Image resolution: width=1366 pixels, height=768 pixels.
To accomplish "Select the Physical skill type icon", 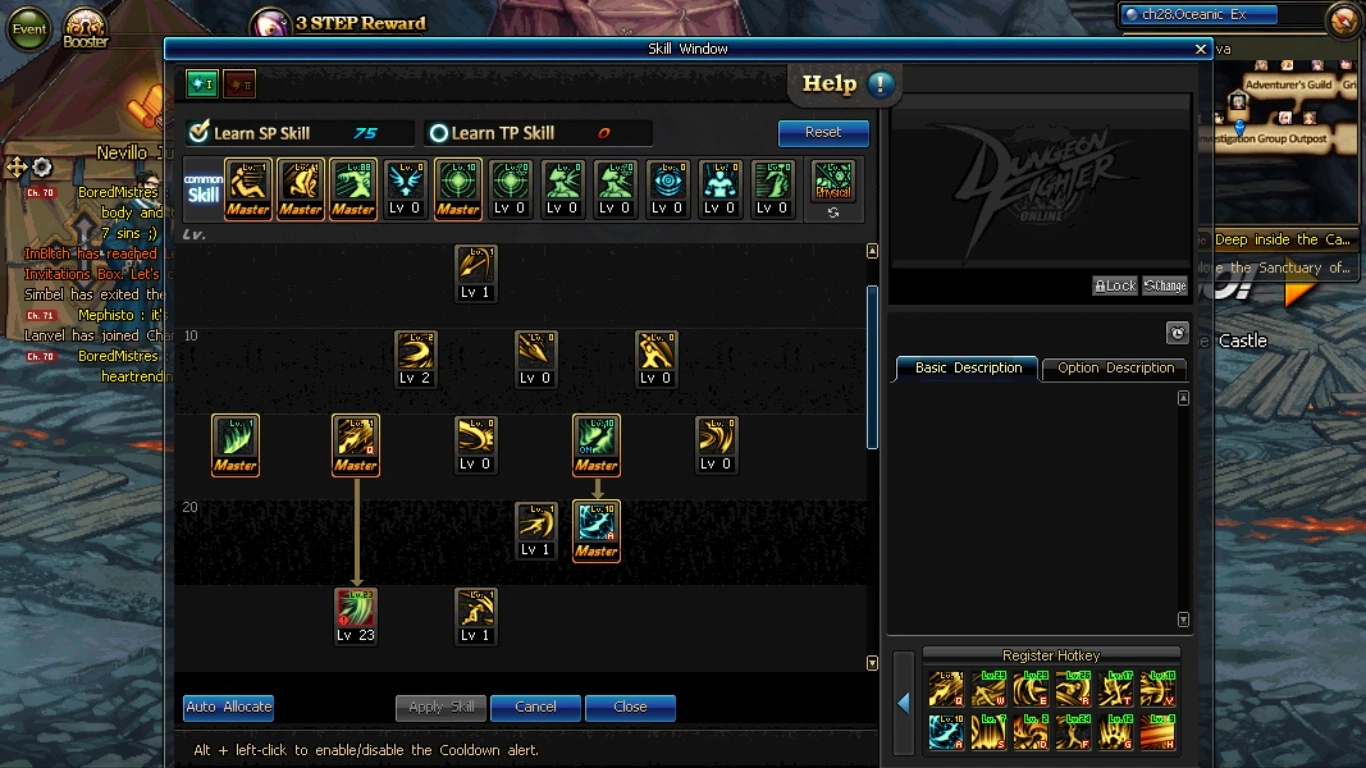I will point(833,182).
